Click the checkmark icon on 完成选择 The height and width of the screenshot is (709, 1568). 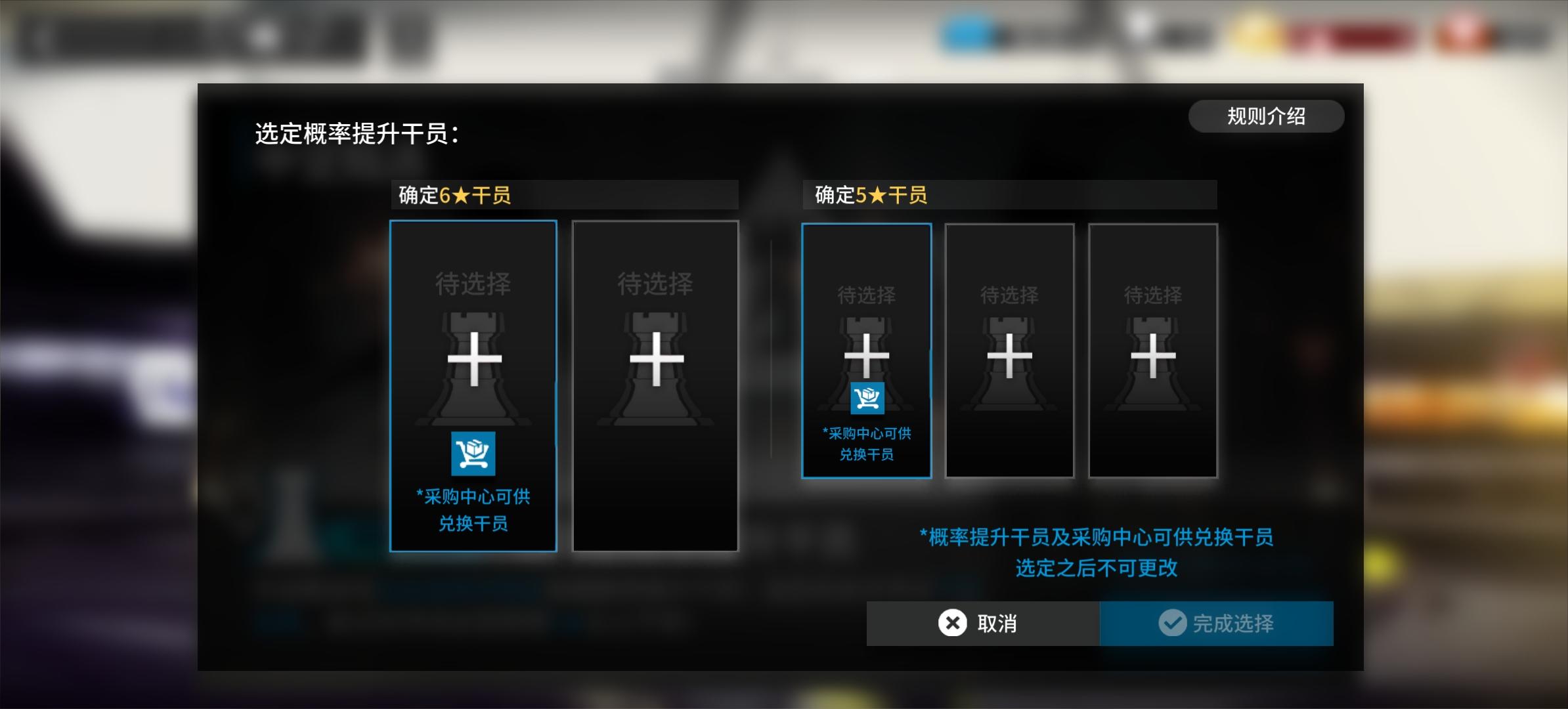click(x=1173, y=624)
